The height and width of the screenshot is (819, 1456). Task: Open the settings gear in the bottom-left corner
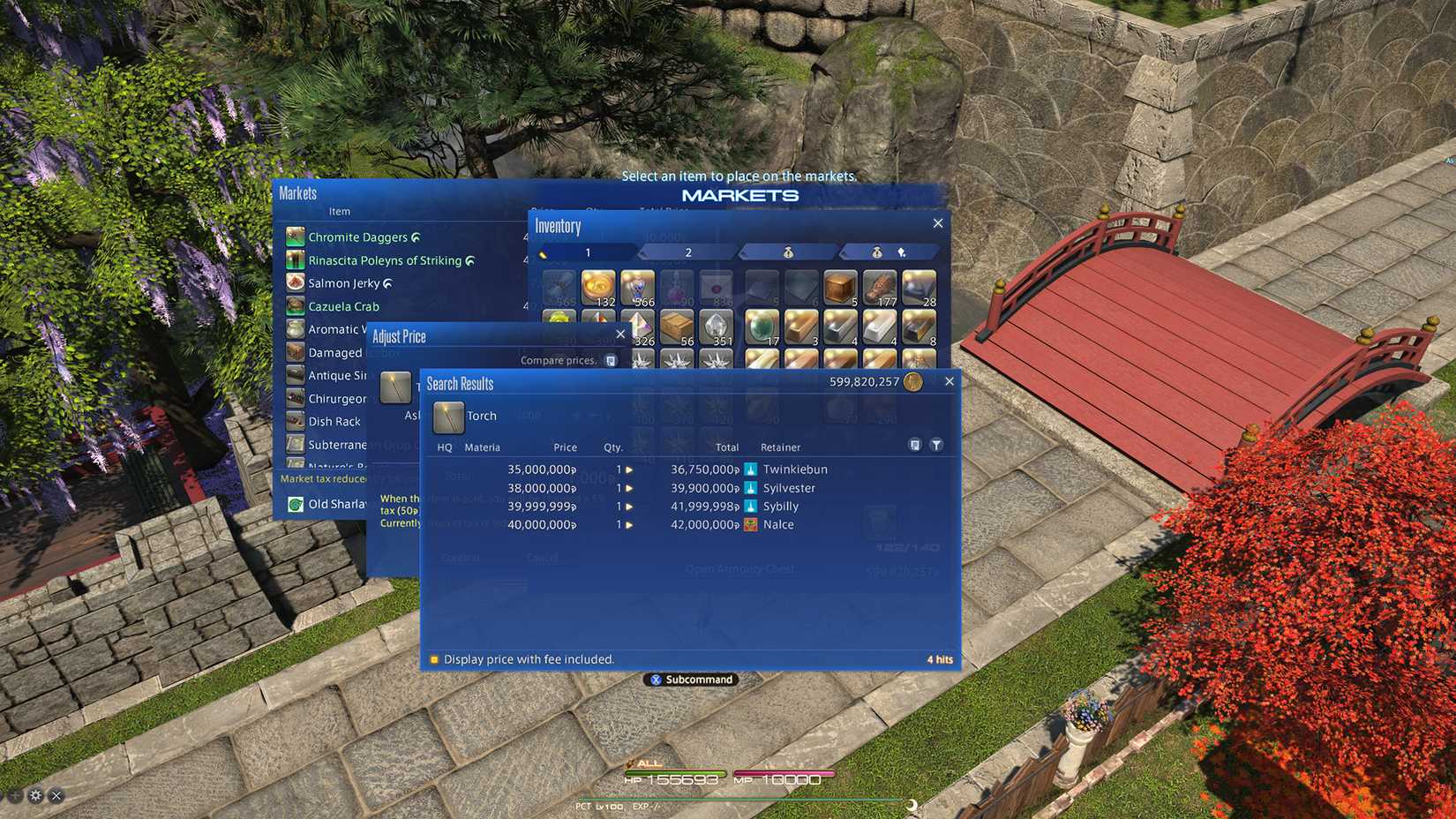(x=34, y=795)
